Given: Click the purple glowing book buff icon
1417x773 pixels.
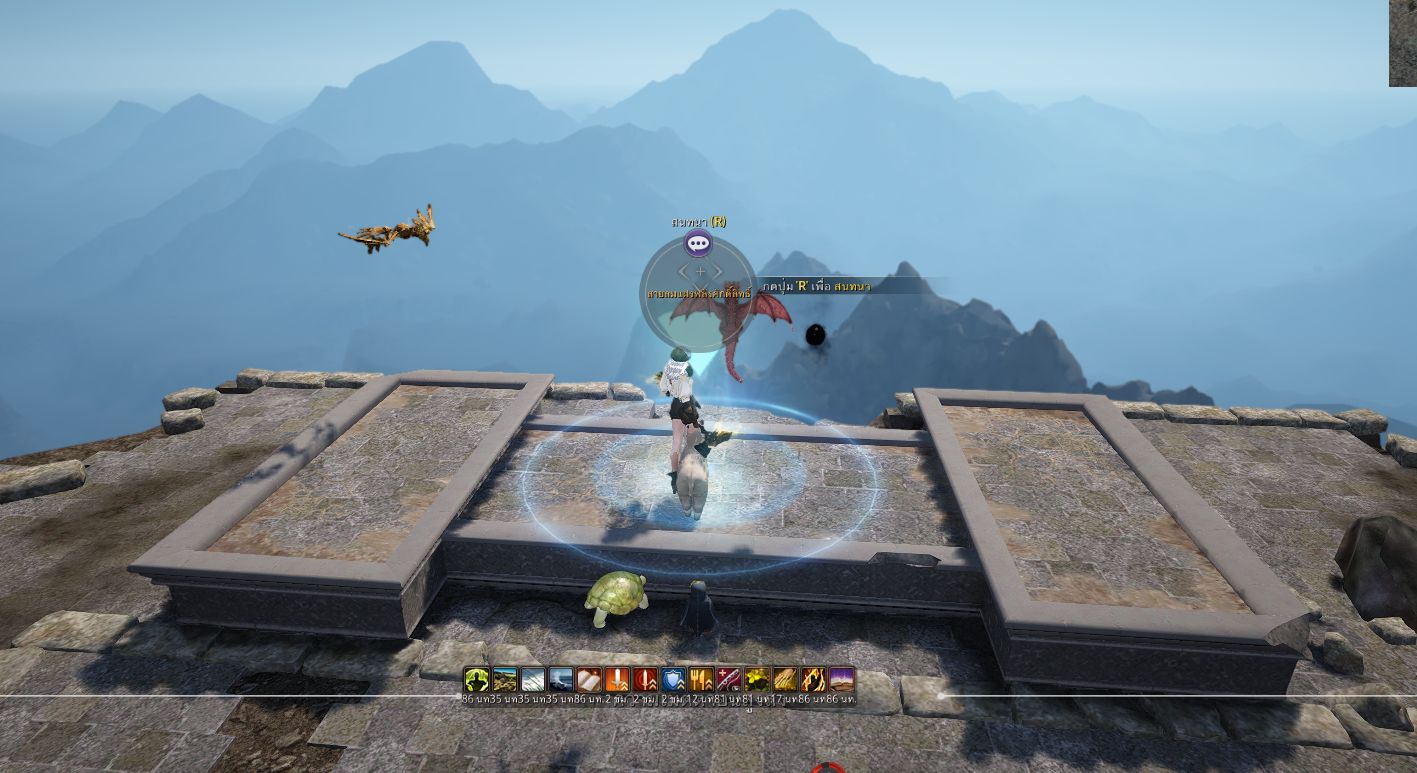Looking at the screenshot, I should 841,680.
